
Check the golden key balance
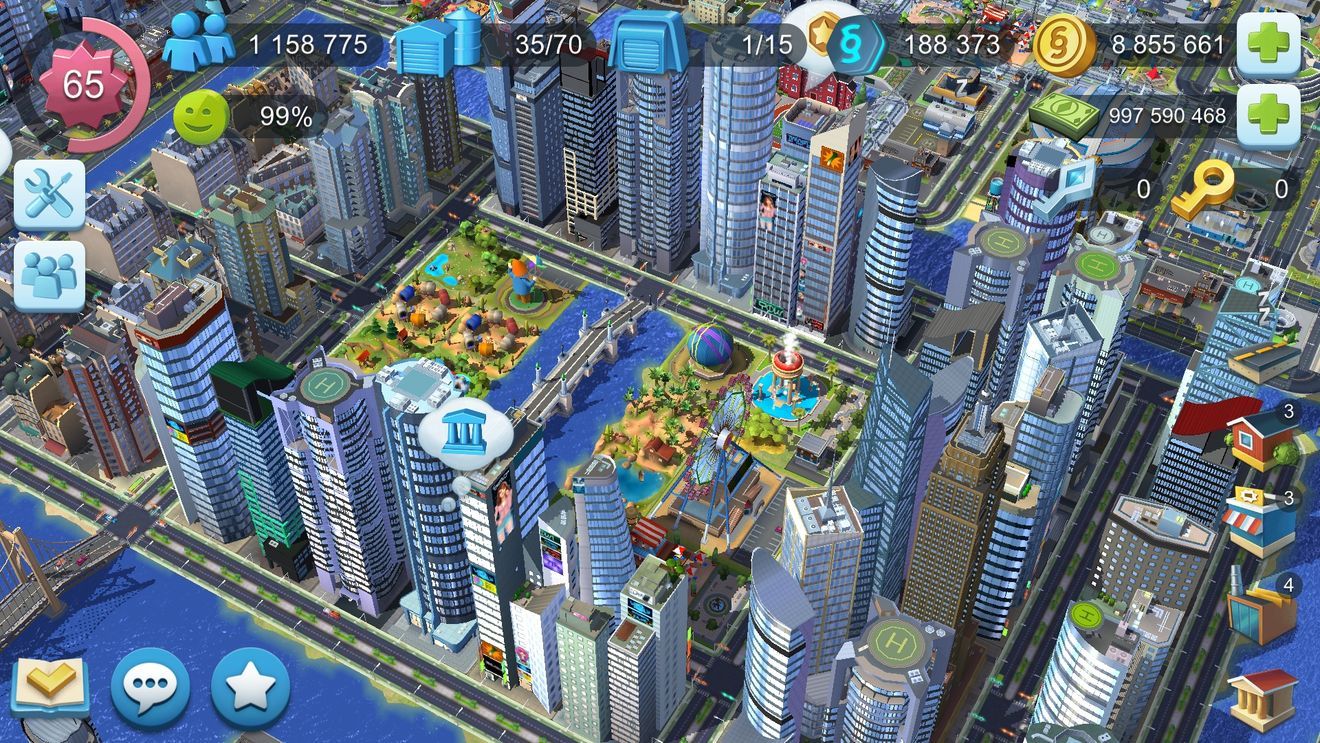1205,186
